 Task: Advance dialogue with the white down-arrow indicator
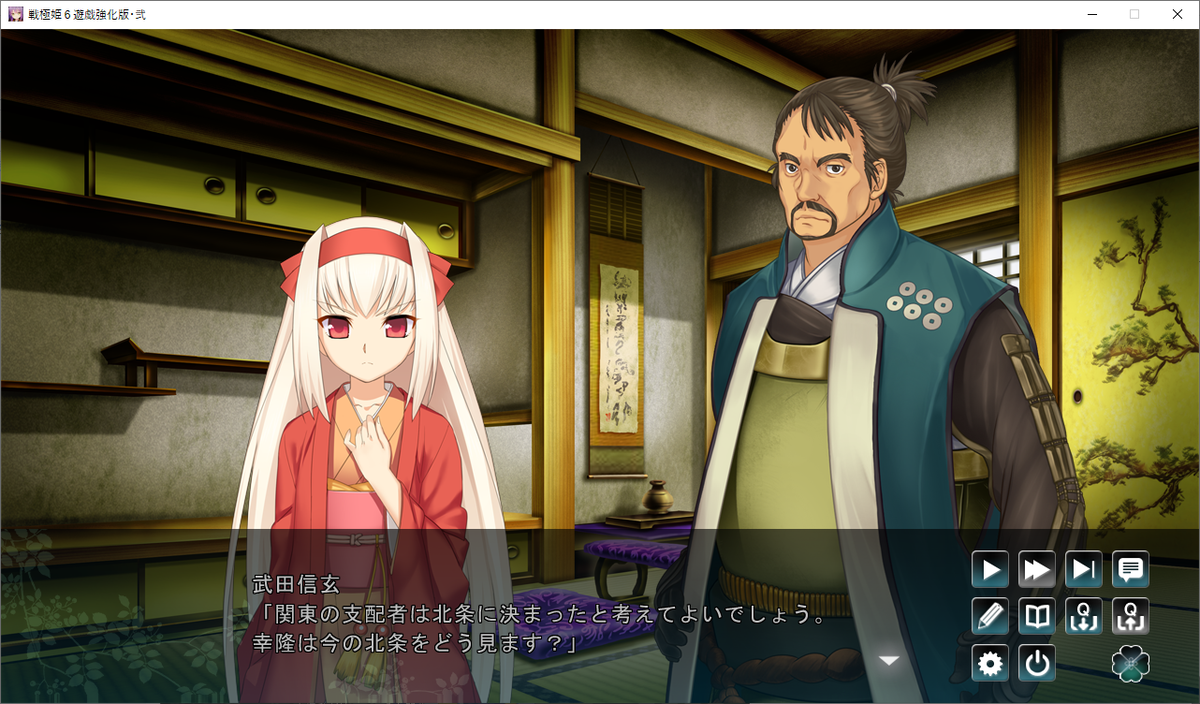888,660
